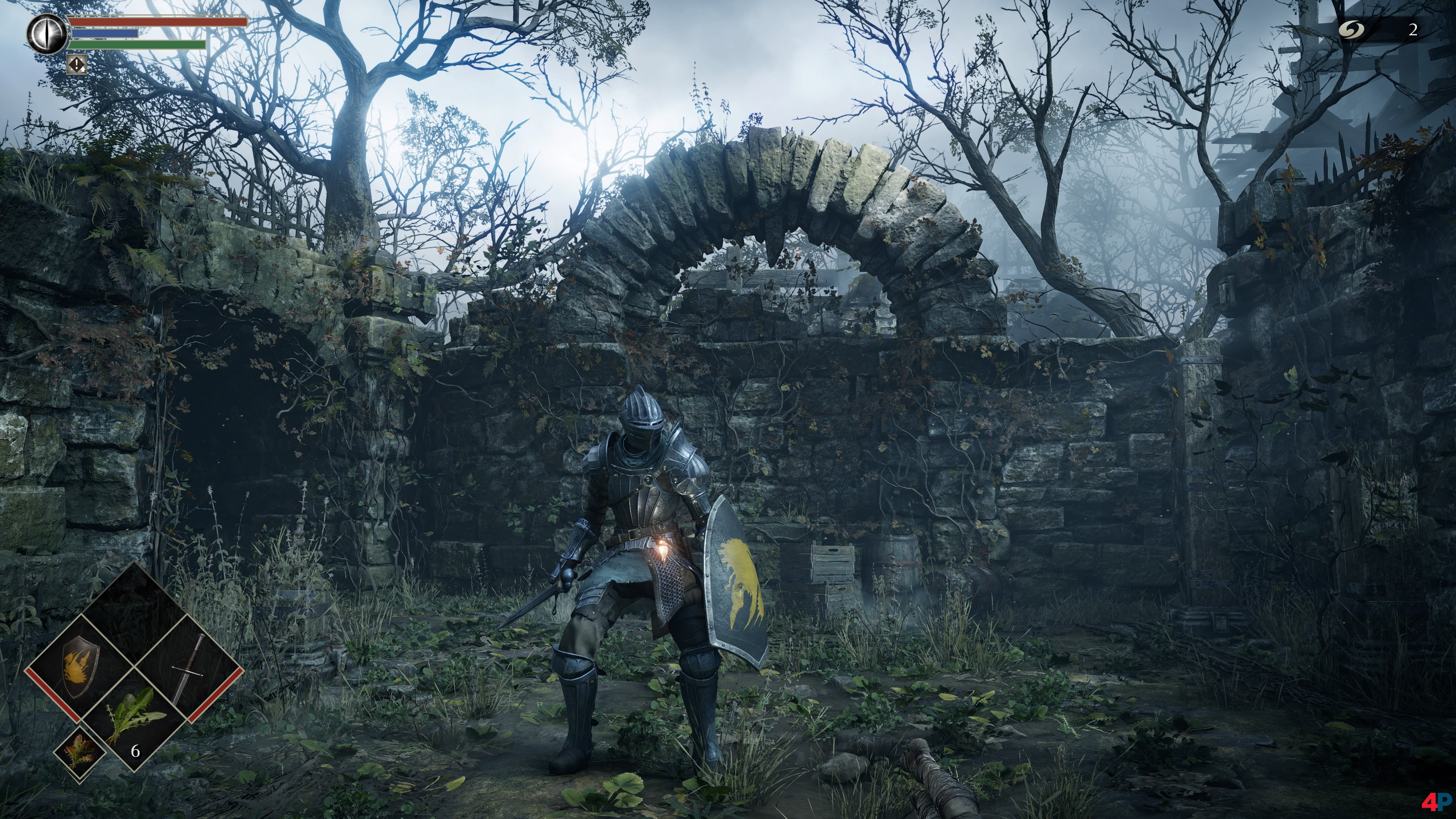The width and height of the screenshot is (1456, 819).
Task: Select the yellow-crest shield equipment slot
Action: pos(80,668)
